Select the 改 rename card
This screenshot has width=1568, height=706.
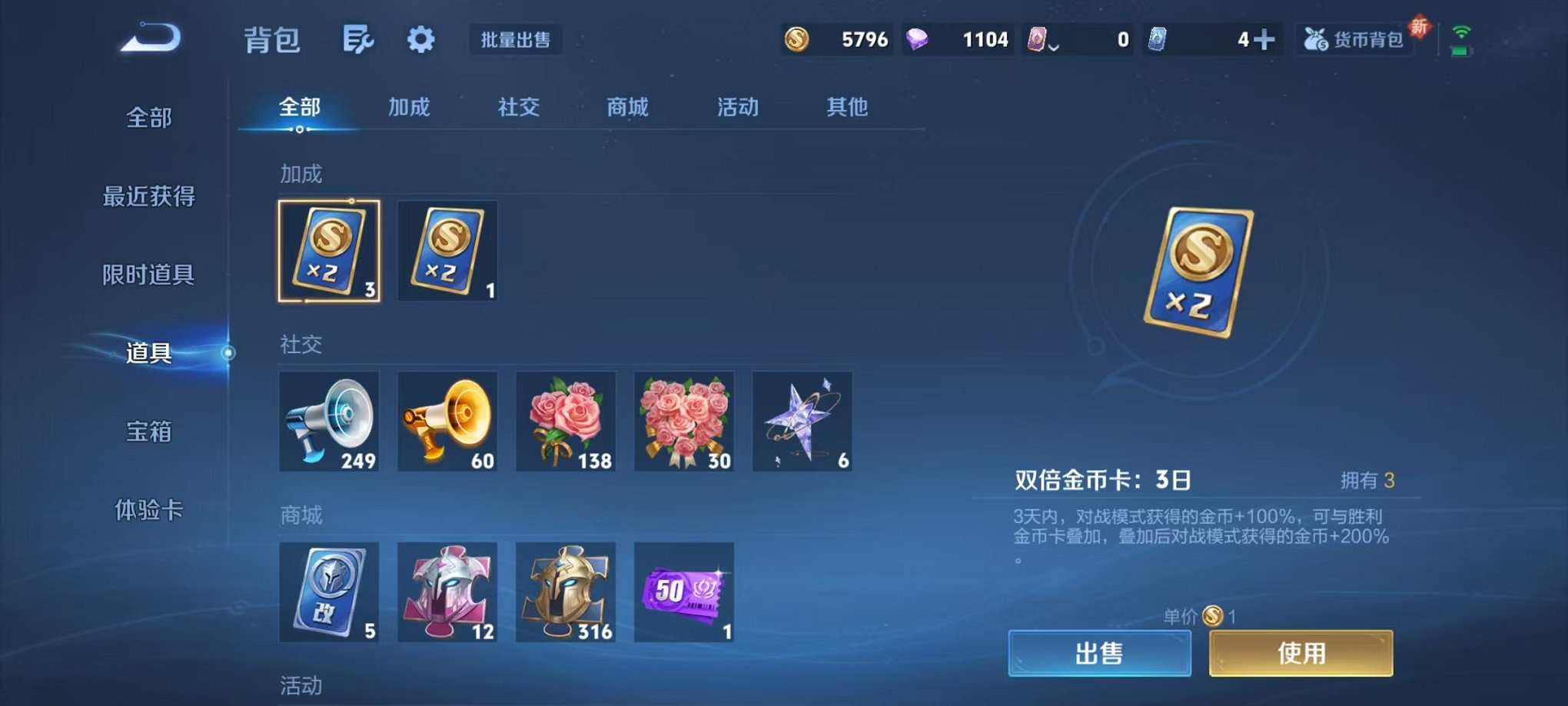pos(329,592)
